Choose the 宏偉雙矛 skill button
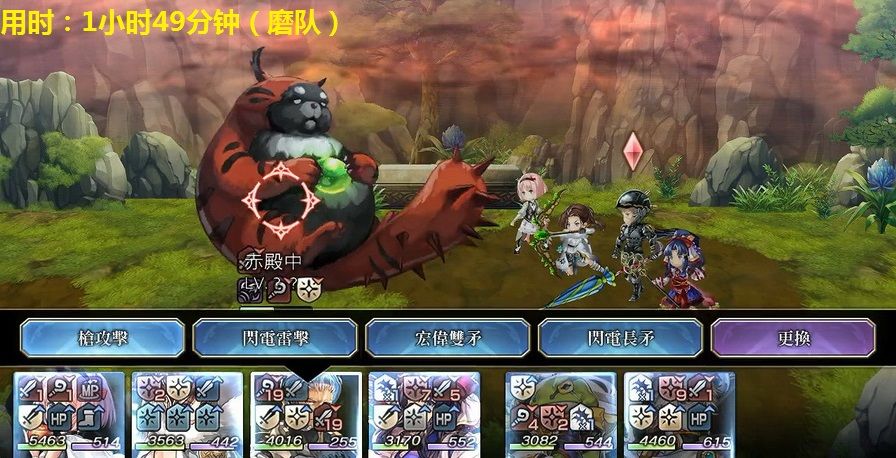The image size is (896, 458). (448, 338)
